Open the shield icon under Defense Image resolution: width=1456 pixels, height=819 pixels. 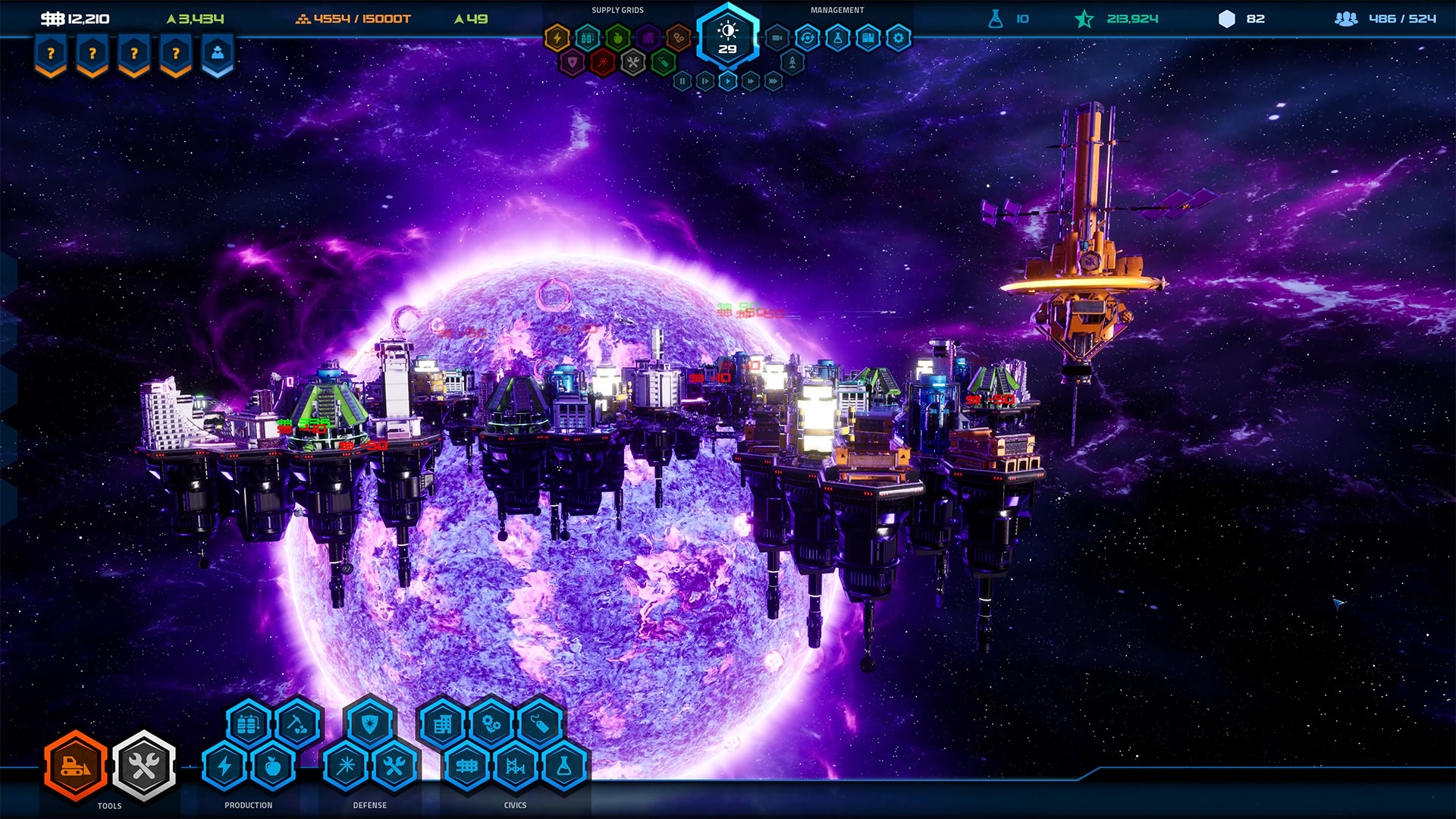click(x=369, y=724)
